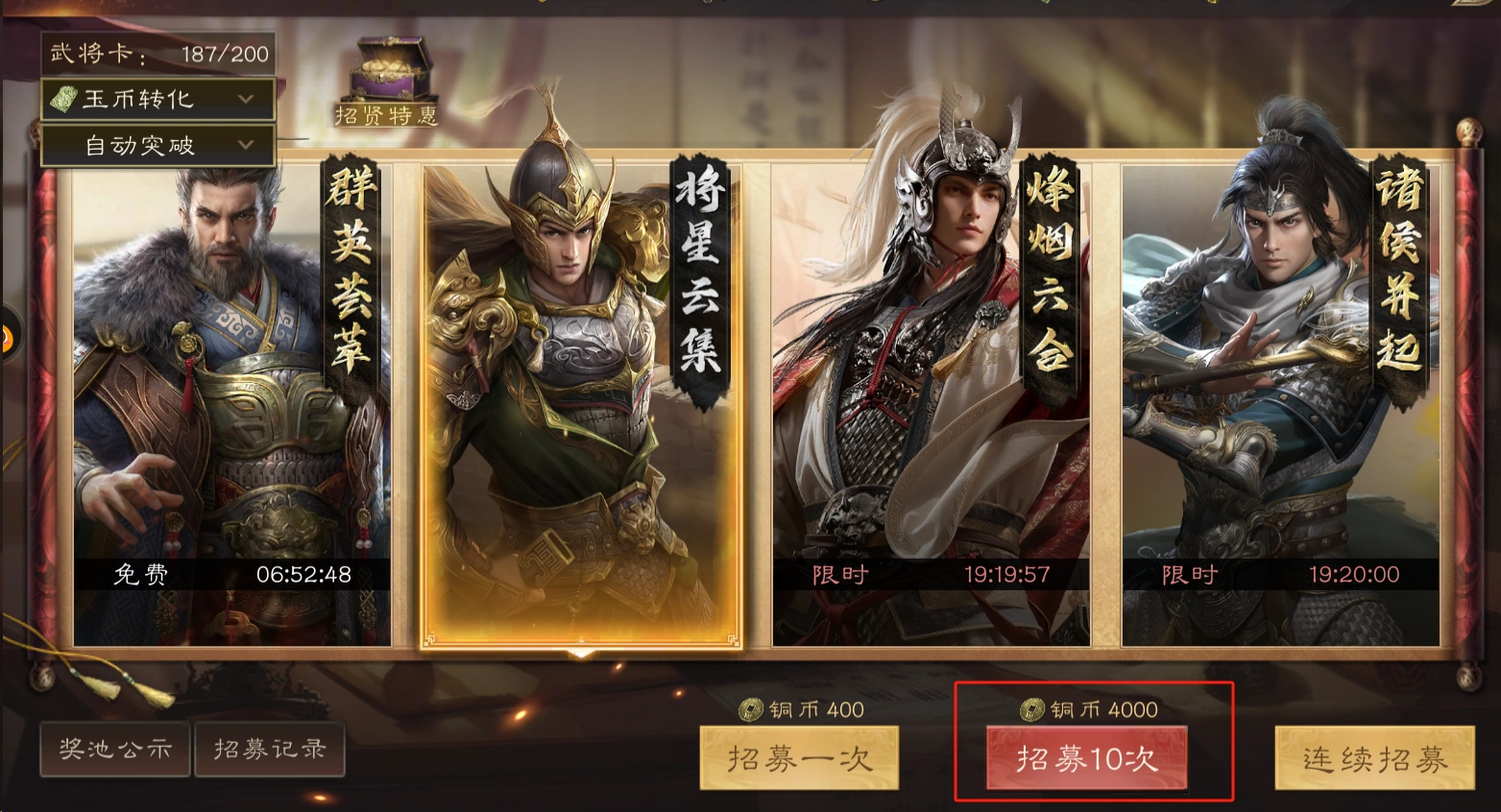
Task: Open the 自动突破 dropdown
Action: click(157, 146)
